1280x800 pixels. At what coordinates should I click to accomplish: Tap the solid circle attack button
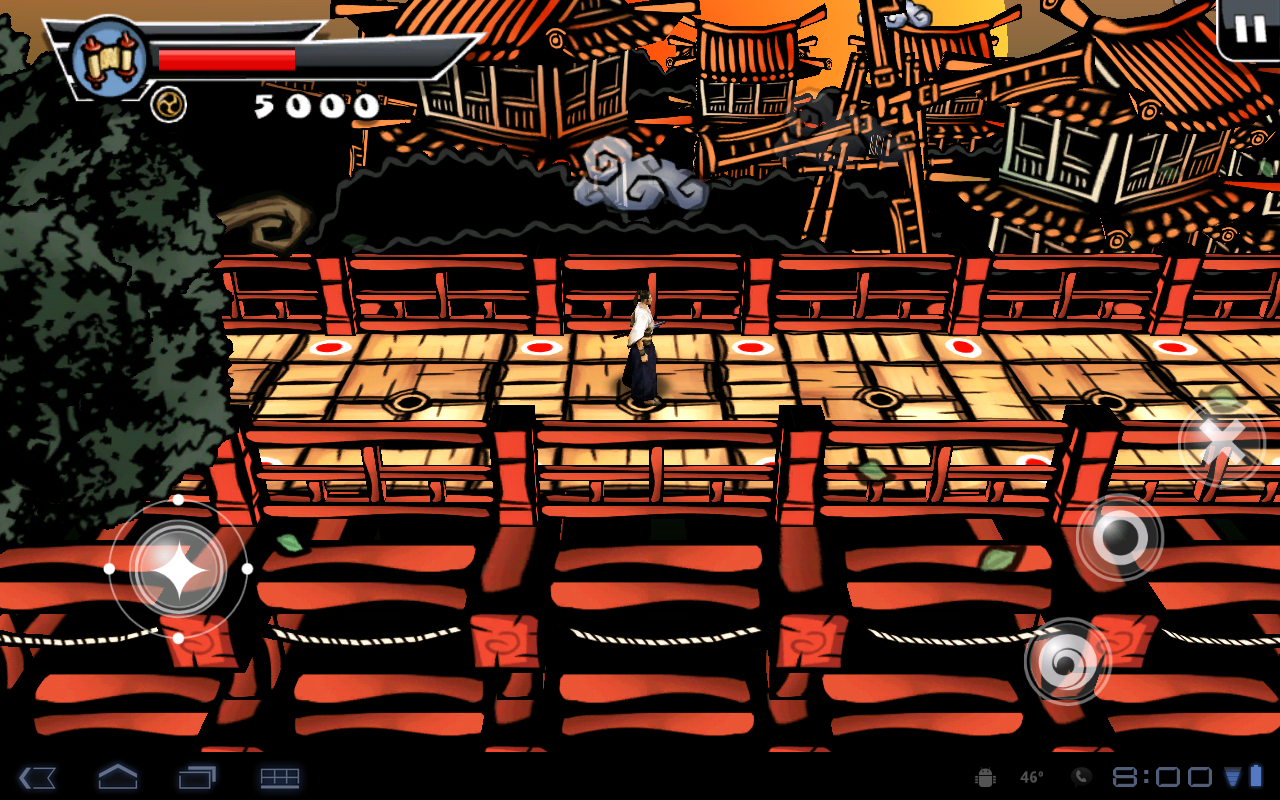(1119, 538)
